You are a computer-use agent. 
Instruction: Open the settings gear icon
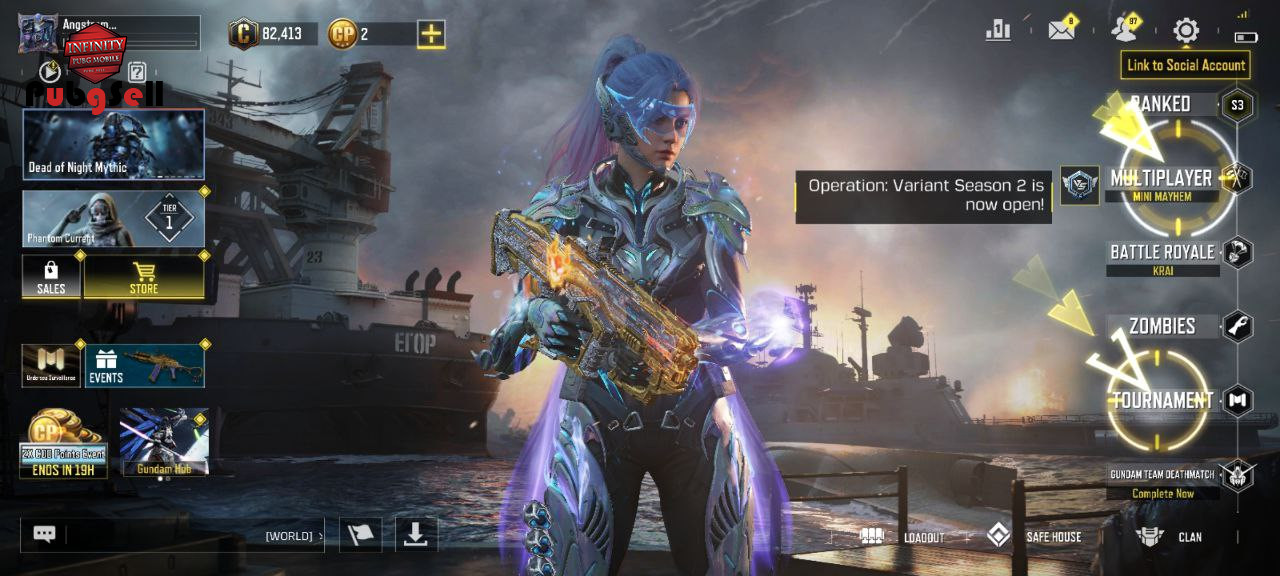[x=1186, y=31]
